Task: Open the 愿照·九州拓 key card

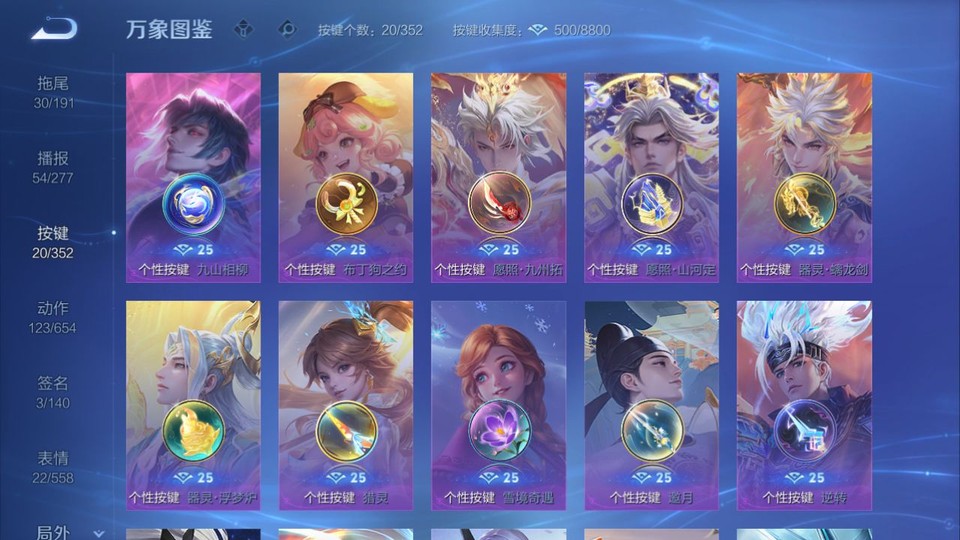Action: 498,177
